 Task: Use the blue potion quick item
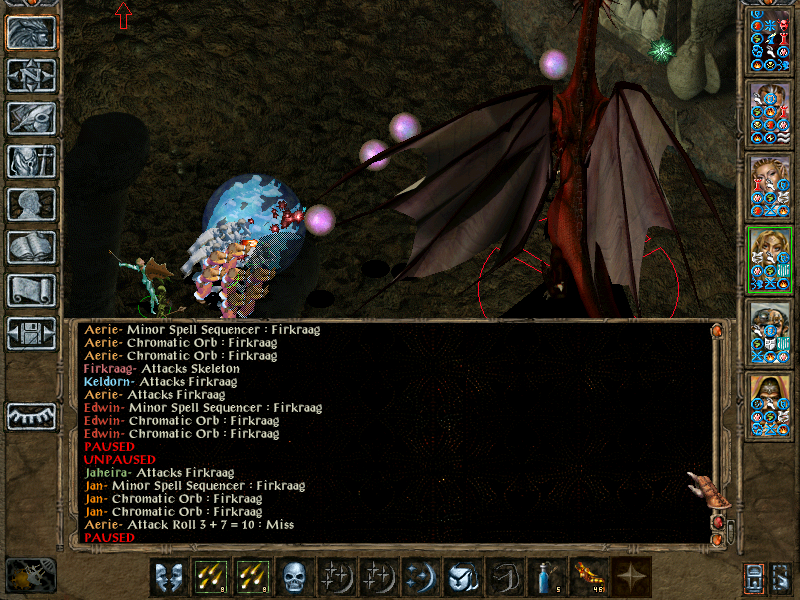(544, 577)
